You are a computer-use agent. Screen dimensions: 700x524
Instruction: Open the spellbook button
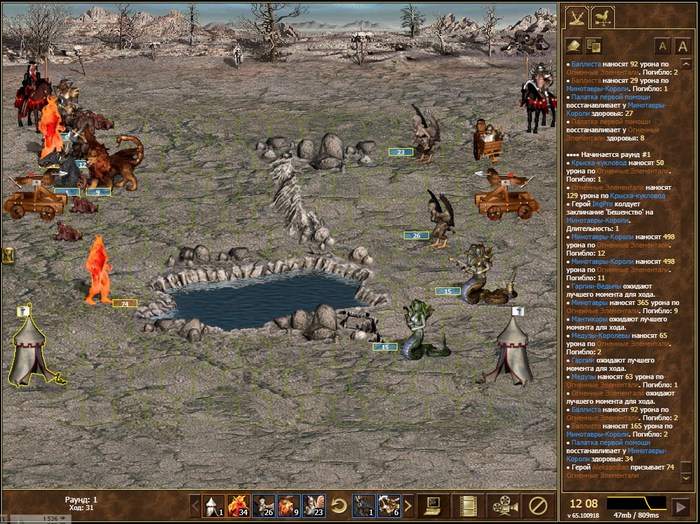coord(466,504)
